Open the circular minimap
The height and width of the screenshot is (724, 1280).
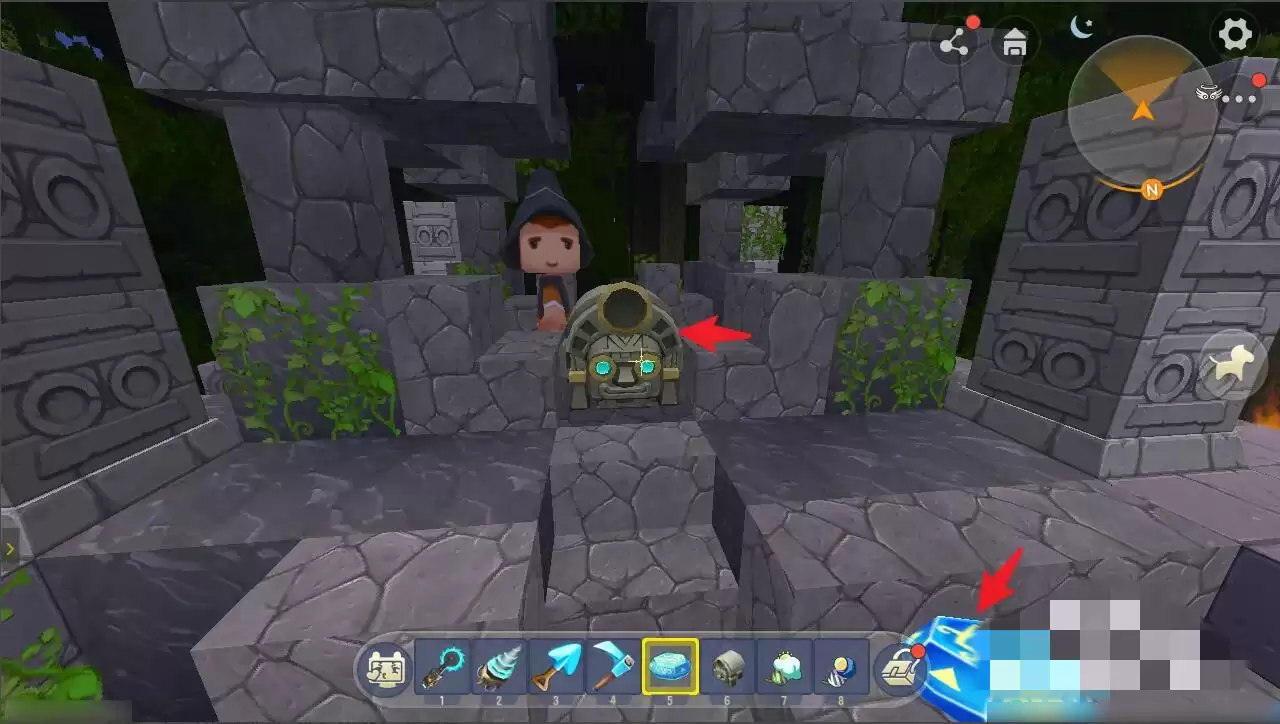(x=1142, y=111)
